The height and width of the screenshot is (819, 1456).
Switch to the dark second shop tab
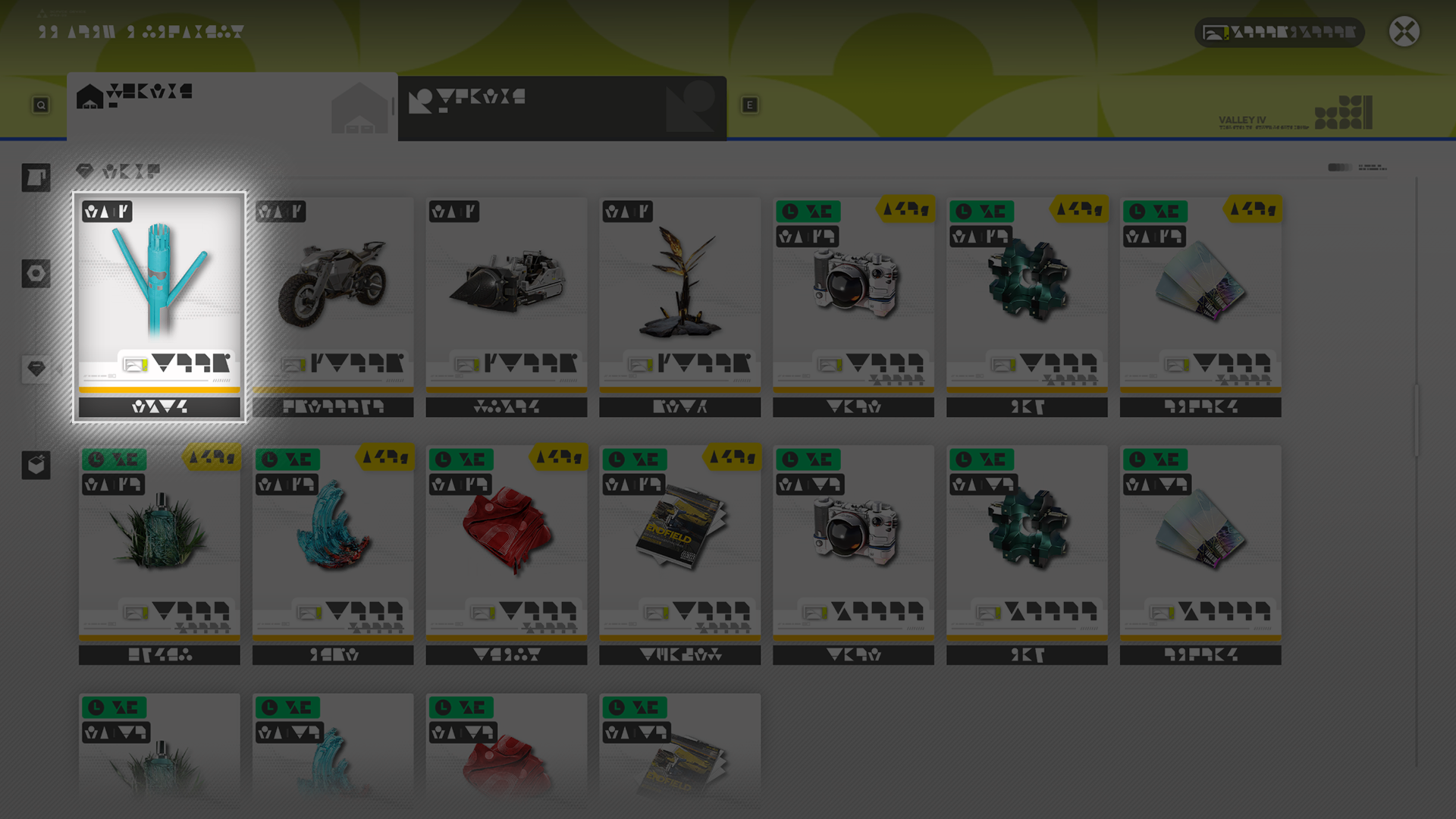[562, 108]
